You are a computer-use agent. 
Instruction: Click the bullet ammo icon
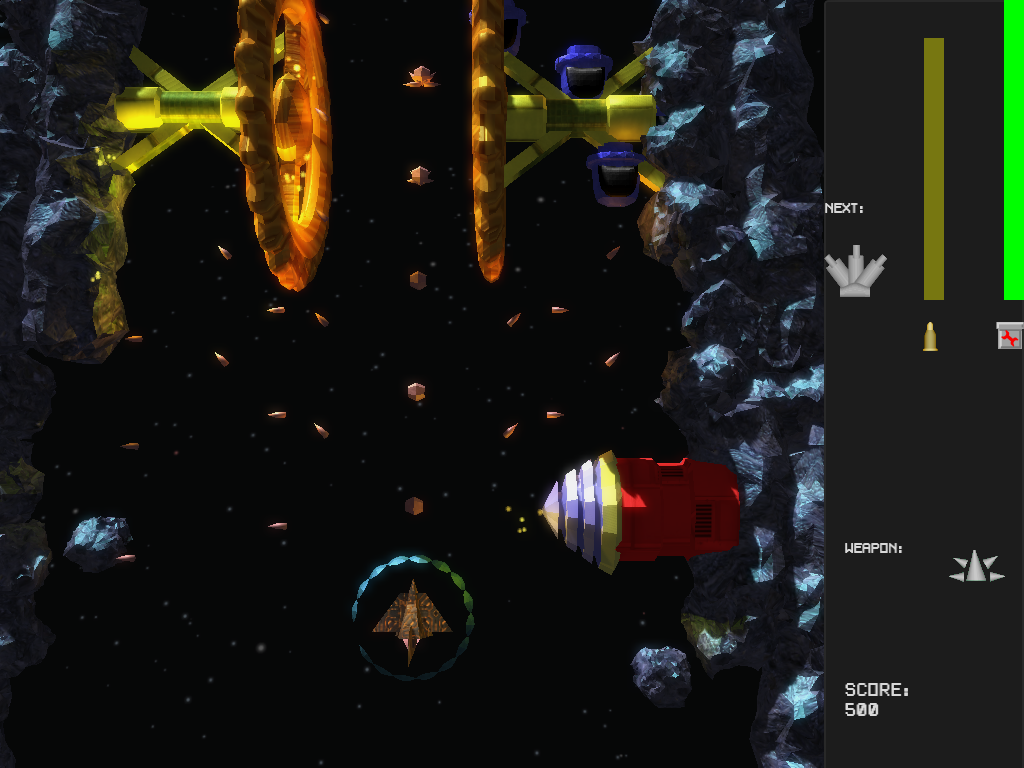[x=930, y=336]
